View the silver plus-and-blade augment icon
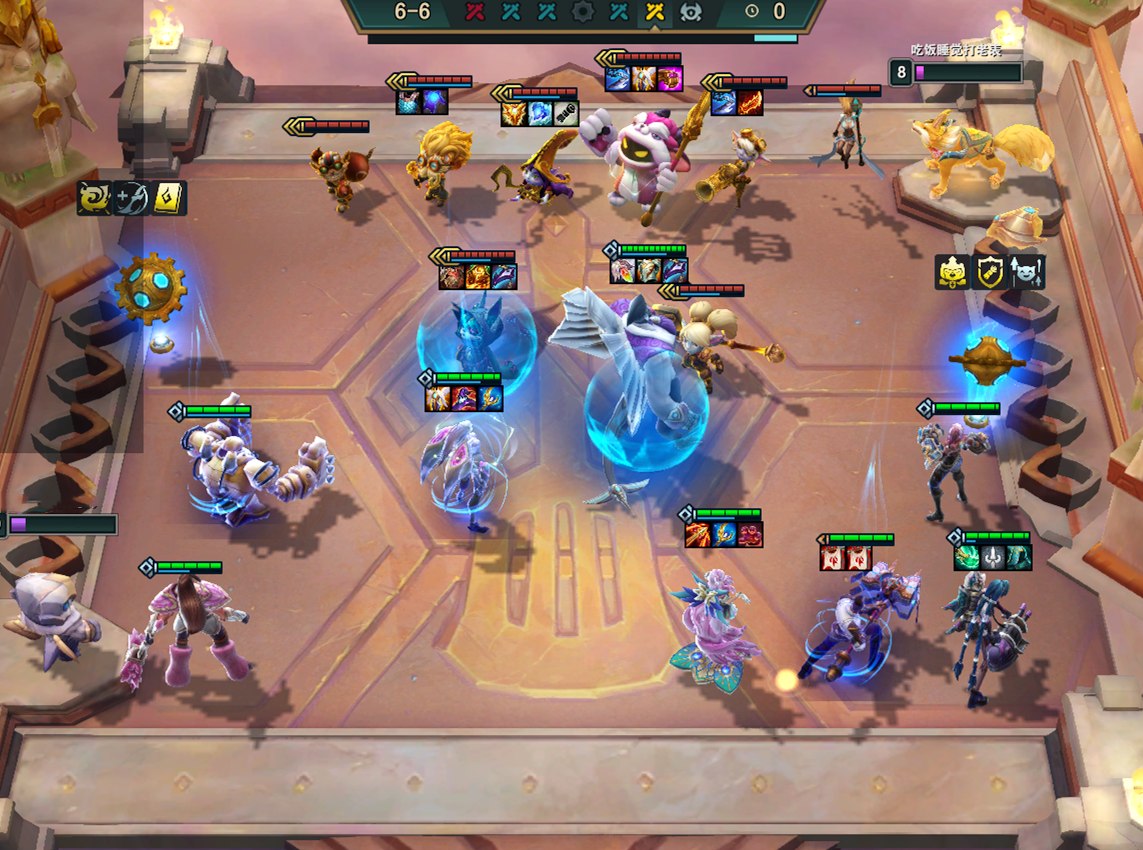The image size is (1143, 850). (131, 198)
